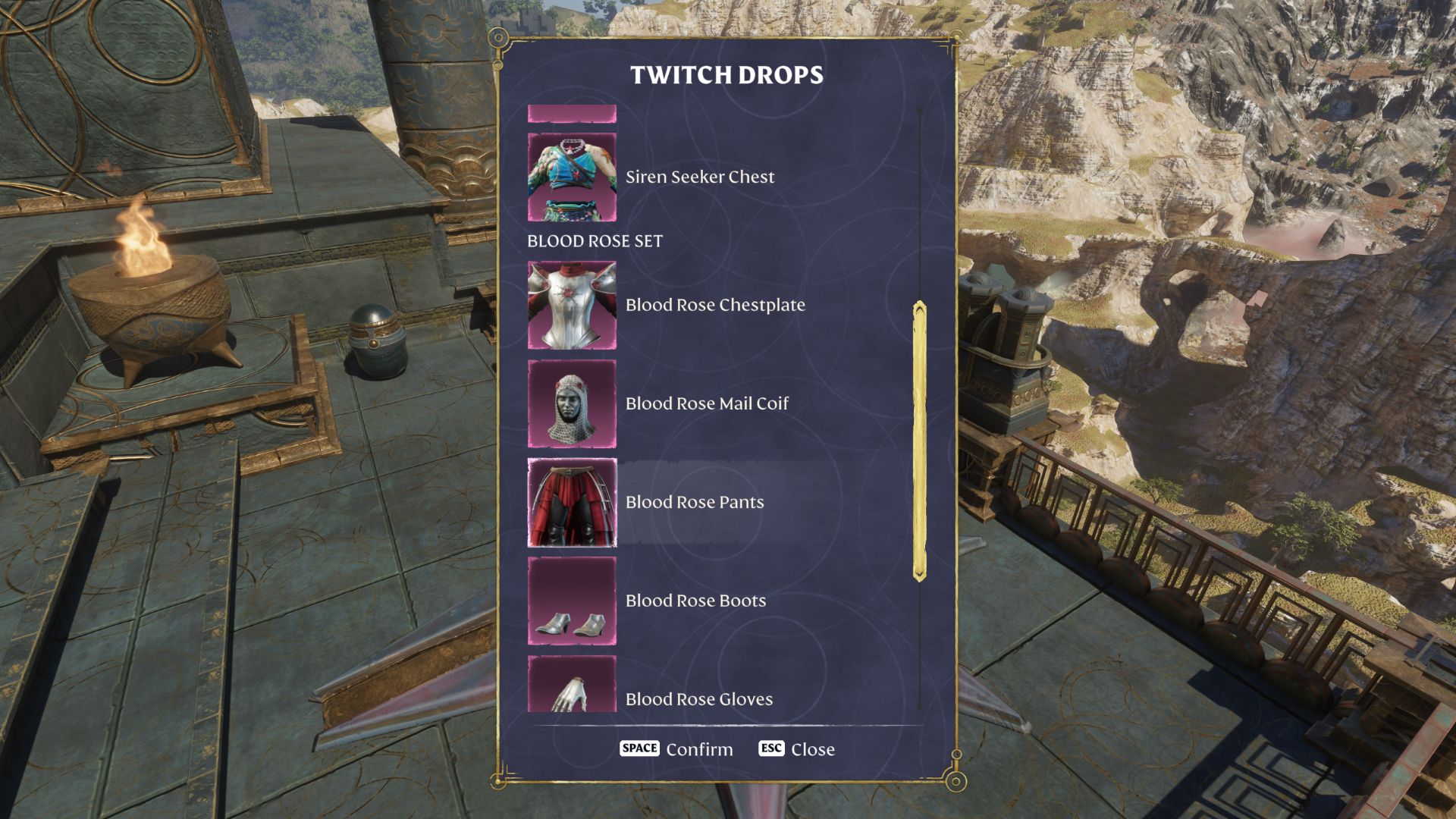
Task: Select the highlighted Blood Rose Pants thumbnail
Action: point(573,502)
